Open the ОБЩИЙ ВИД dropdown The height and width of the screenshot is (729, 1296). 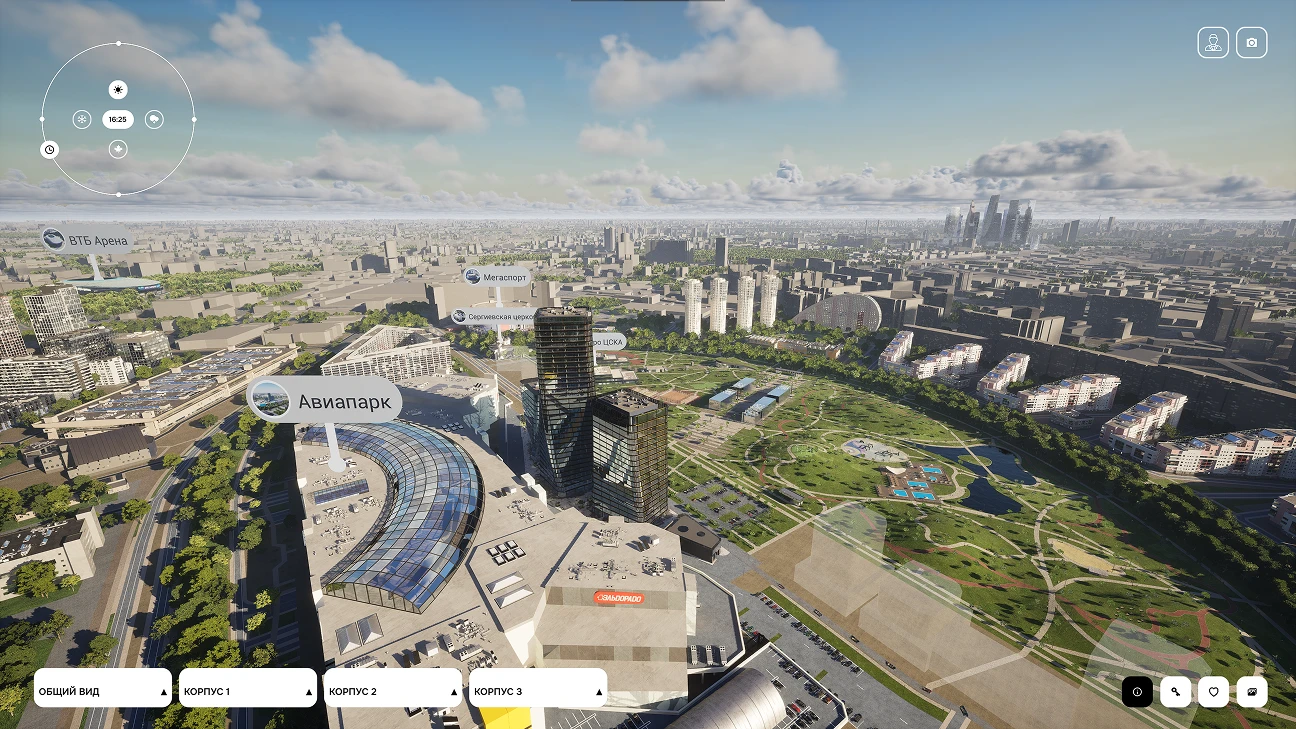point(102,688)
